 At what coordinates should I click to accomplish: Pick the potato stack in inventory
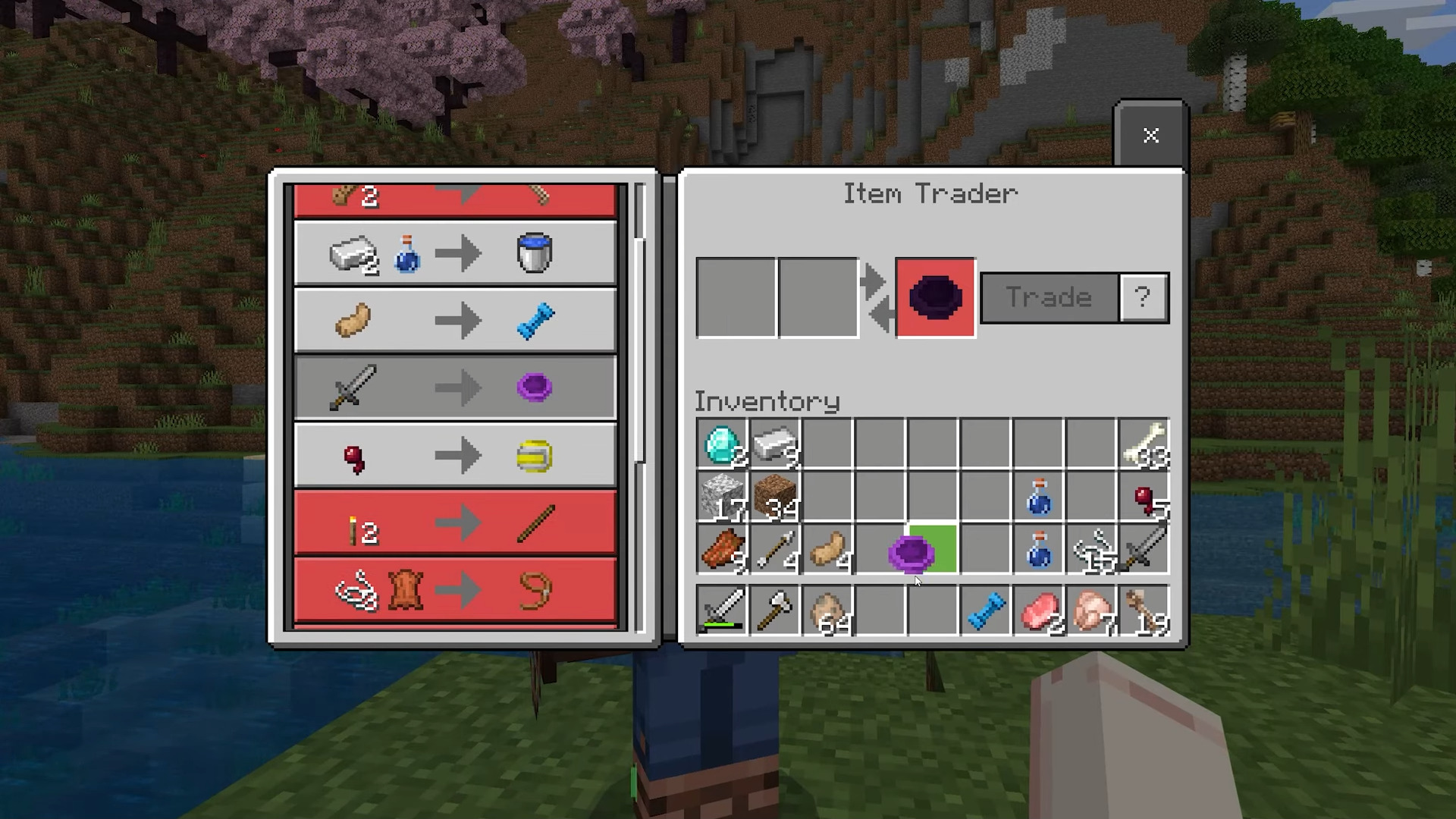(827, 550)
